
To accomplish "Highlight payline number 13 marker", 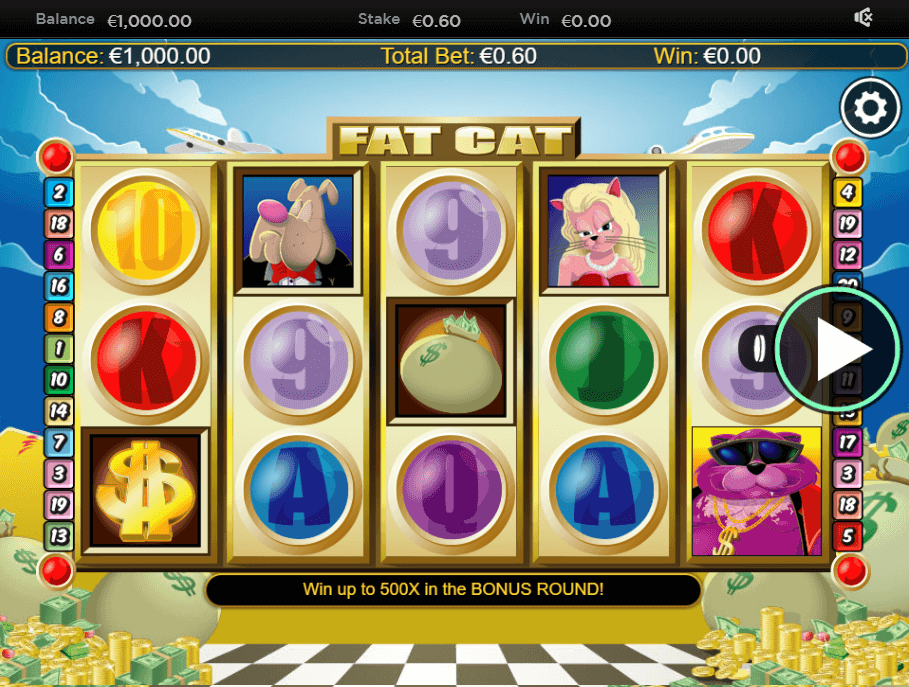I will pos(58,535).
